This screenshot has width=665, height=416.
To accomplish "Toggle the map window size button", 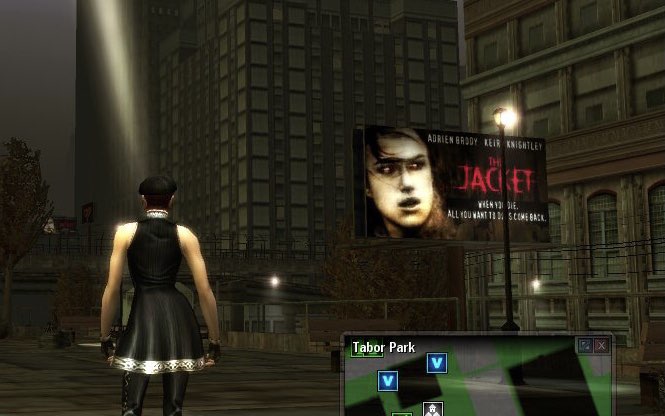I will click(x=585, y=345).
